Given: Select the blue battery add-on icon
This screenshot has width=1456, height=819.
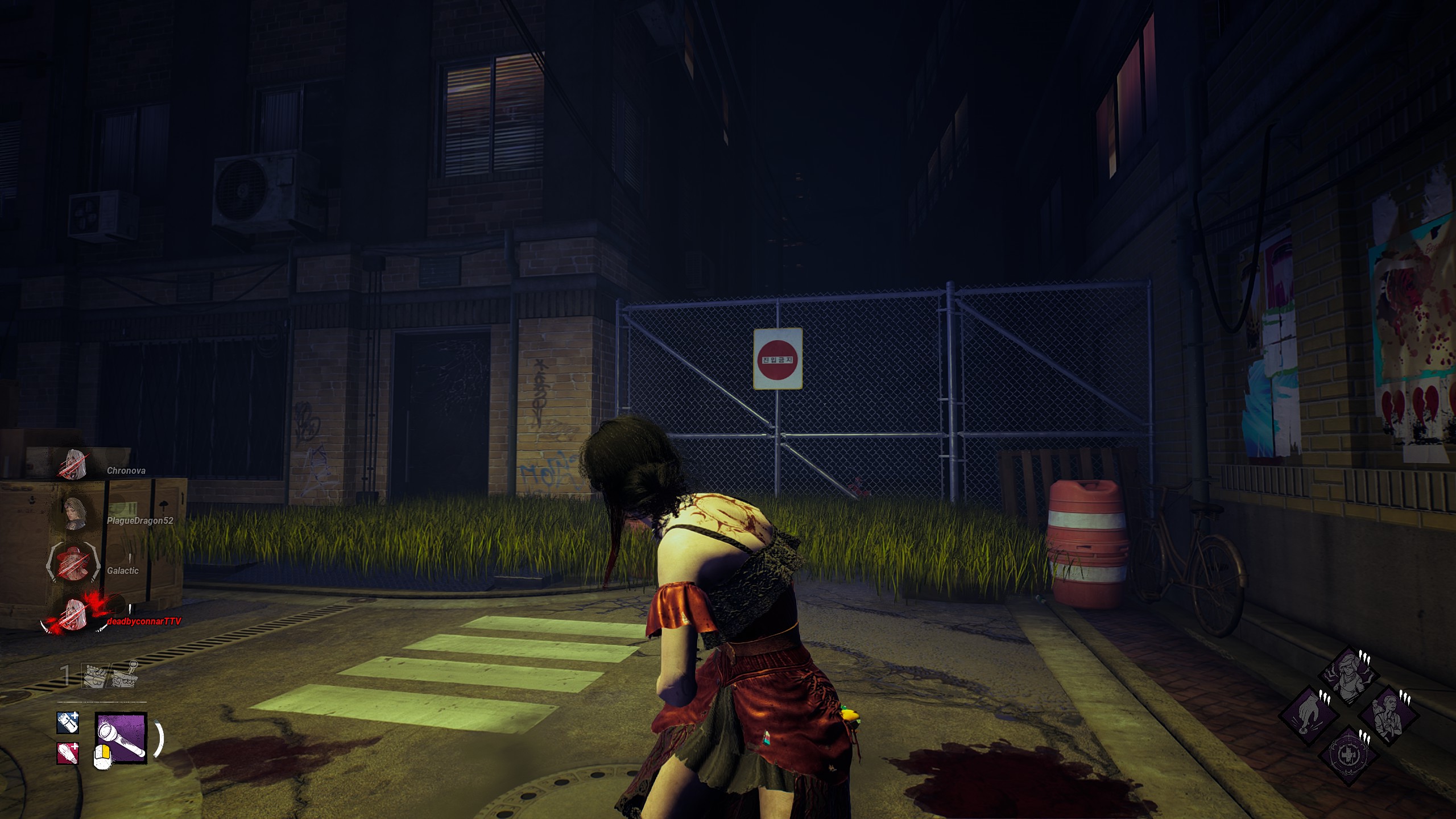Looking at the screenshot, I should click(68, 723).
